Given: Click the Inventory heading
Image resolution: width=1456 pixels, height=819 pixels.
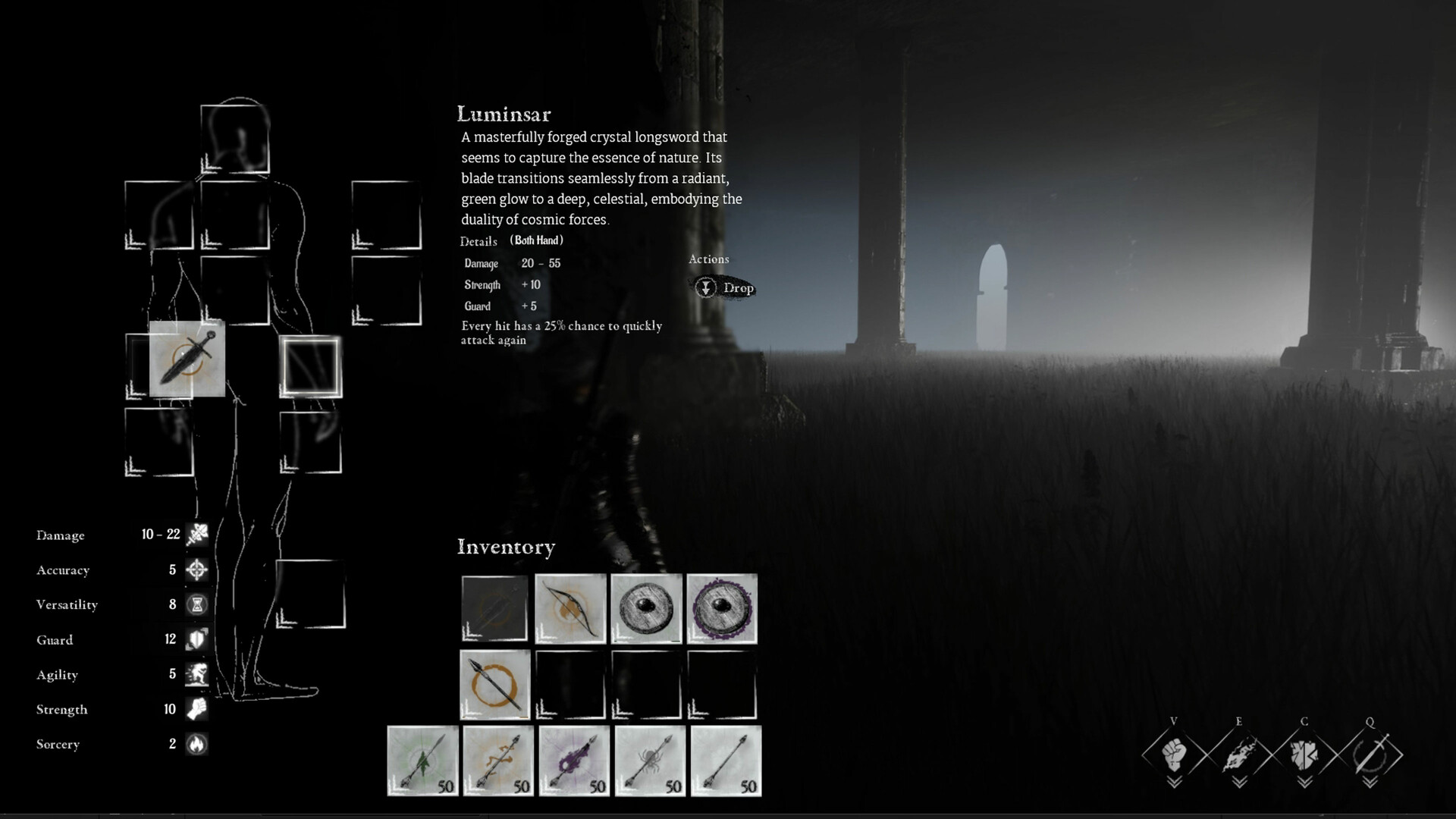Looking at the screenshot, I should point(507,547).
